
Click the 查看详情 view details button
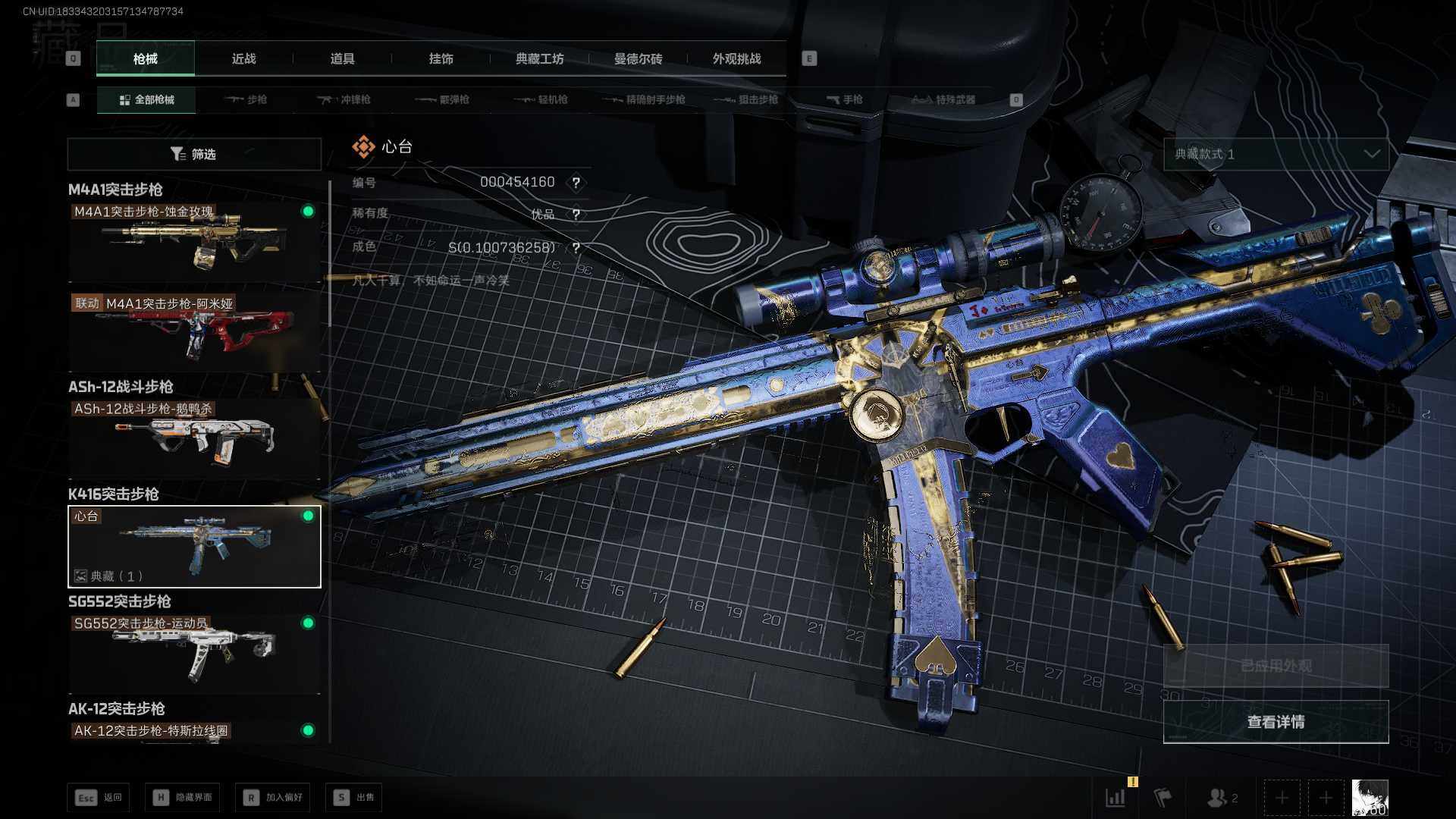point(1276,722)
